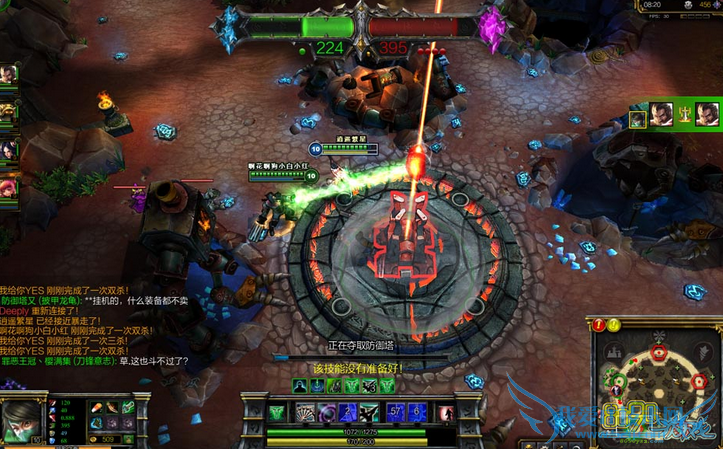Click the second enemy champion portrait at right

707,111
